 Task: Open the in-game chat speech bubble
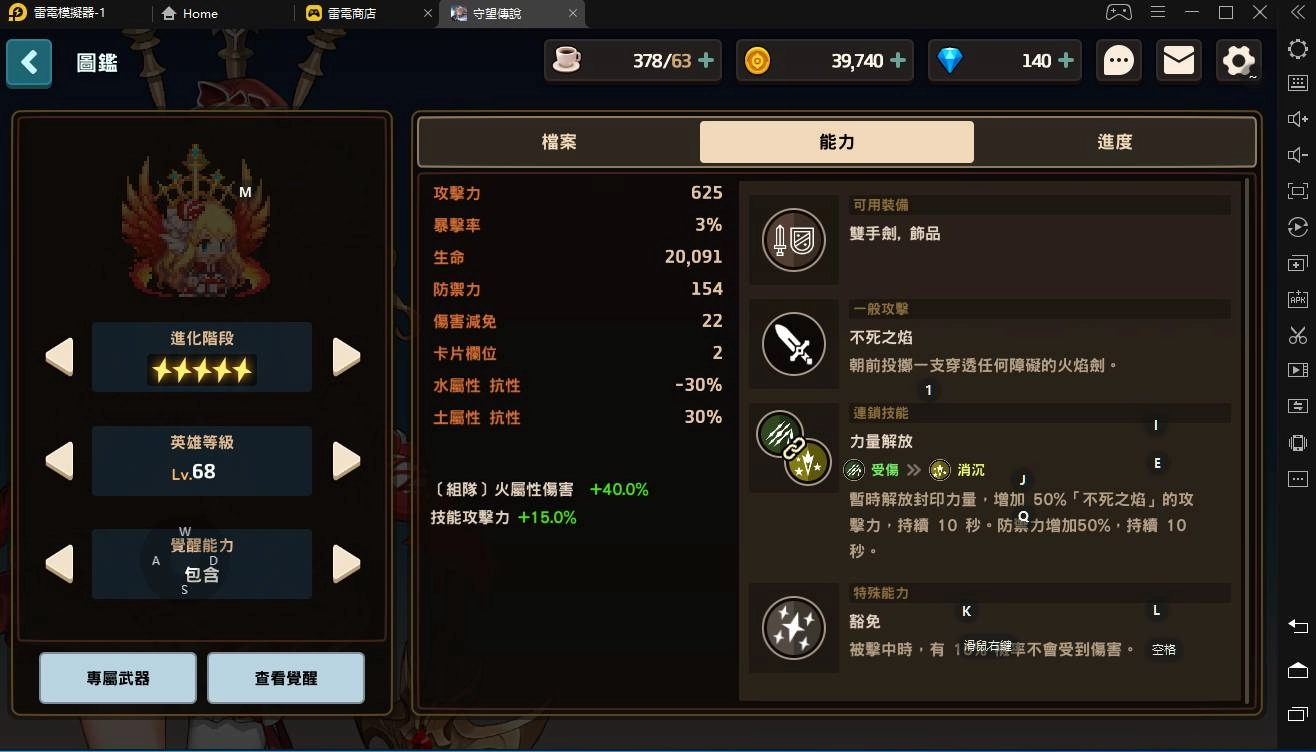[1118, 60]
